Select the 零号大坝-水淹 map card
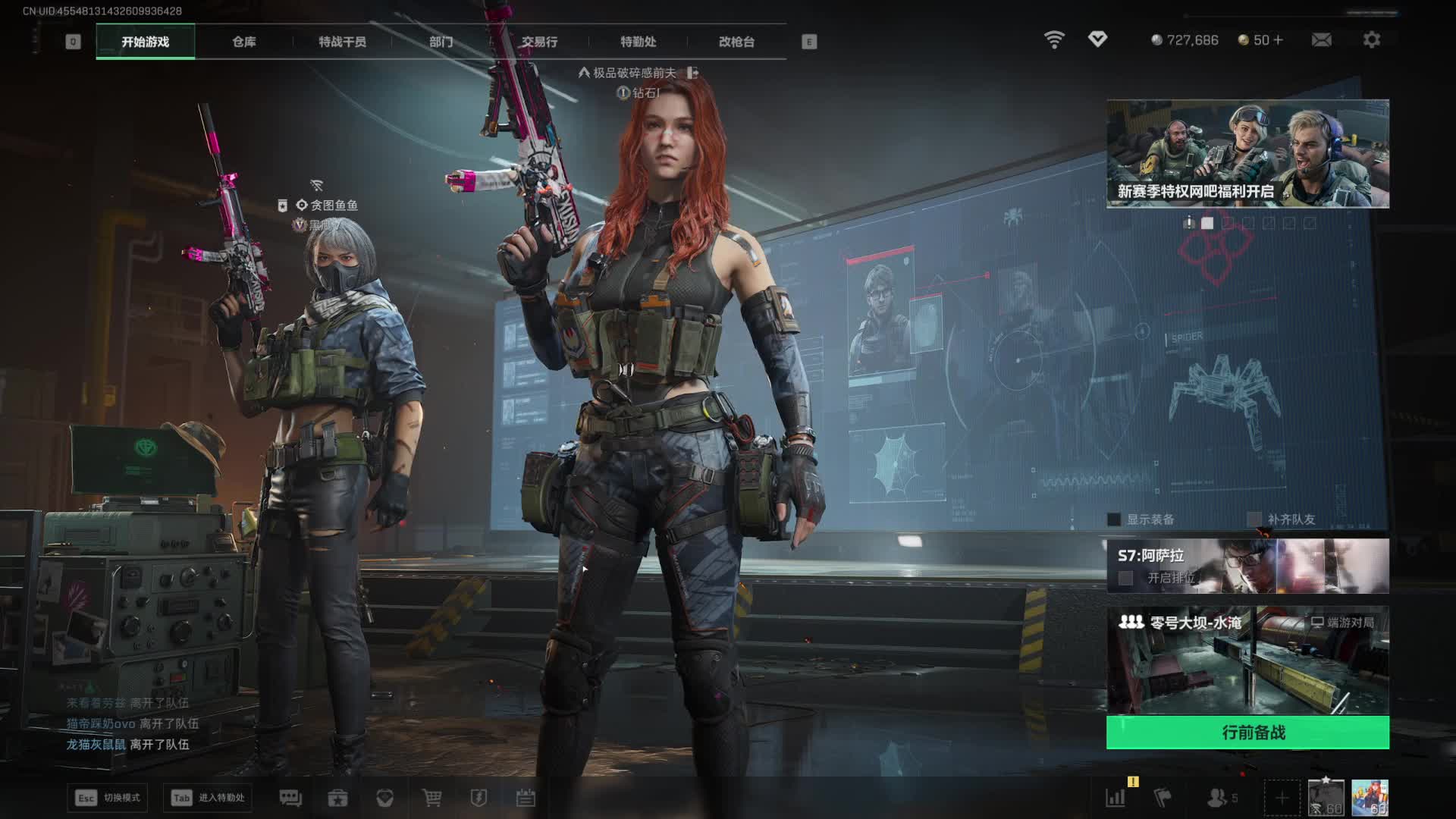The image size is (1456, 819). [1247, 660]
